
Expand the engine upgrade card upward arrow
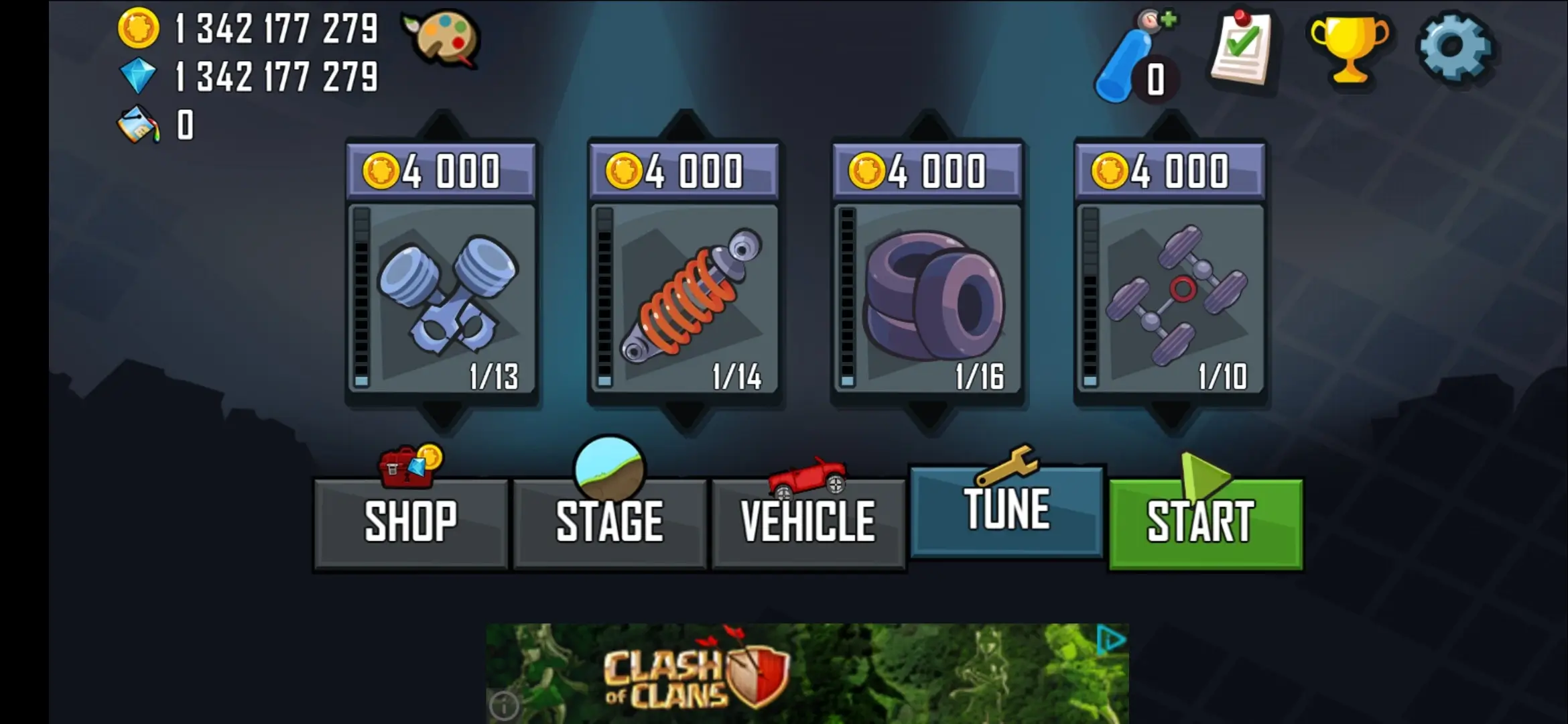coord(442,119)
